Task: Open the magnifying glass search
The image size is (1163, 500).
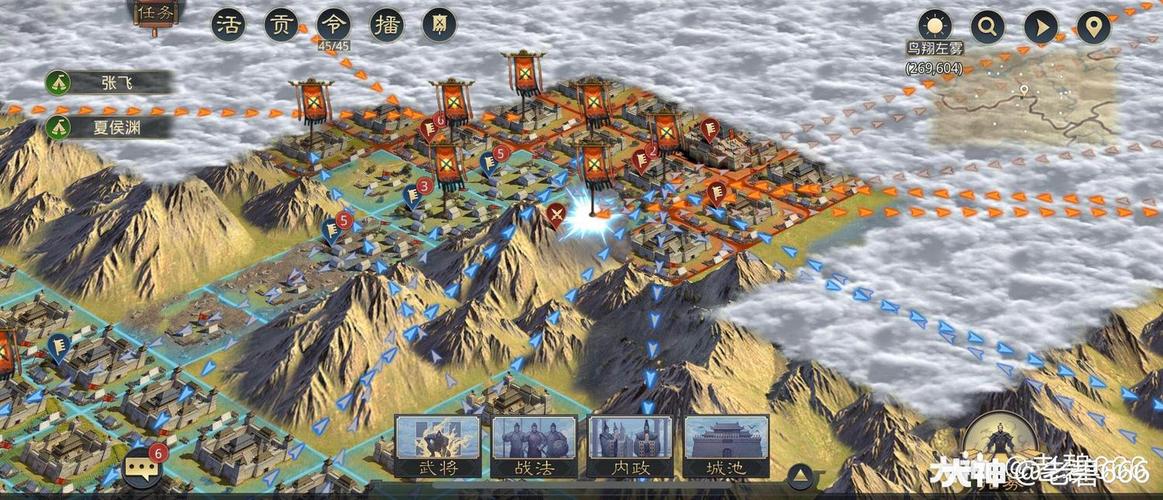Action: (x=987, y=26)
